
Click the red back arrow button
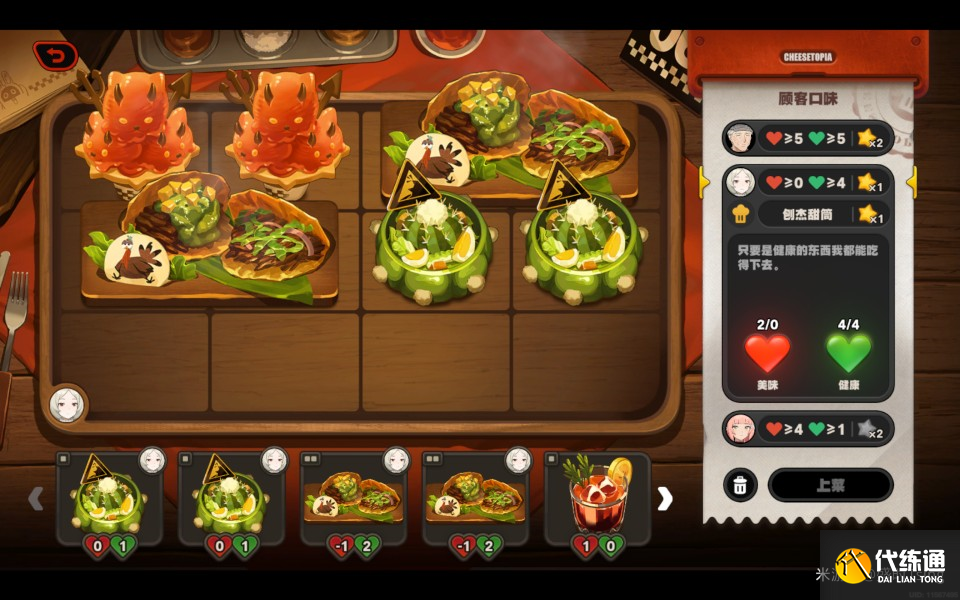(x=56, y=56)
